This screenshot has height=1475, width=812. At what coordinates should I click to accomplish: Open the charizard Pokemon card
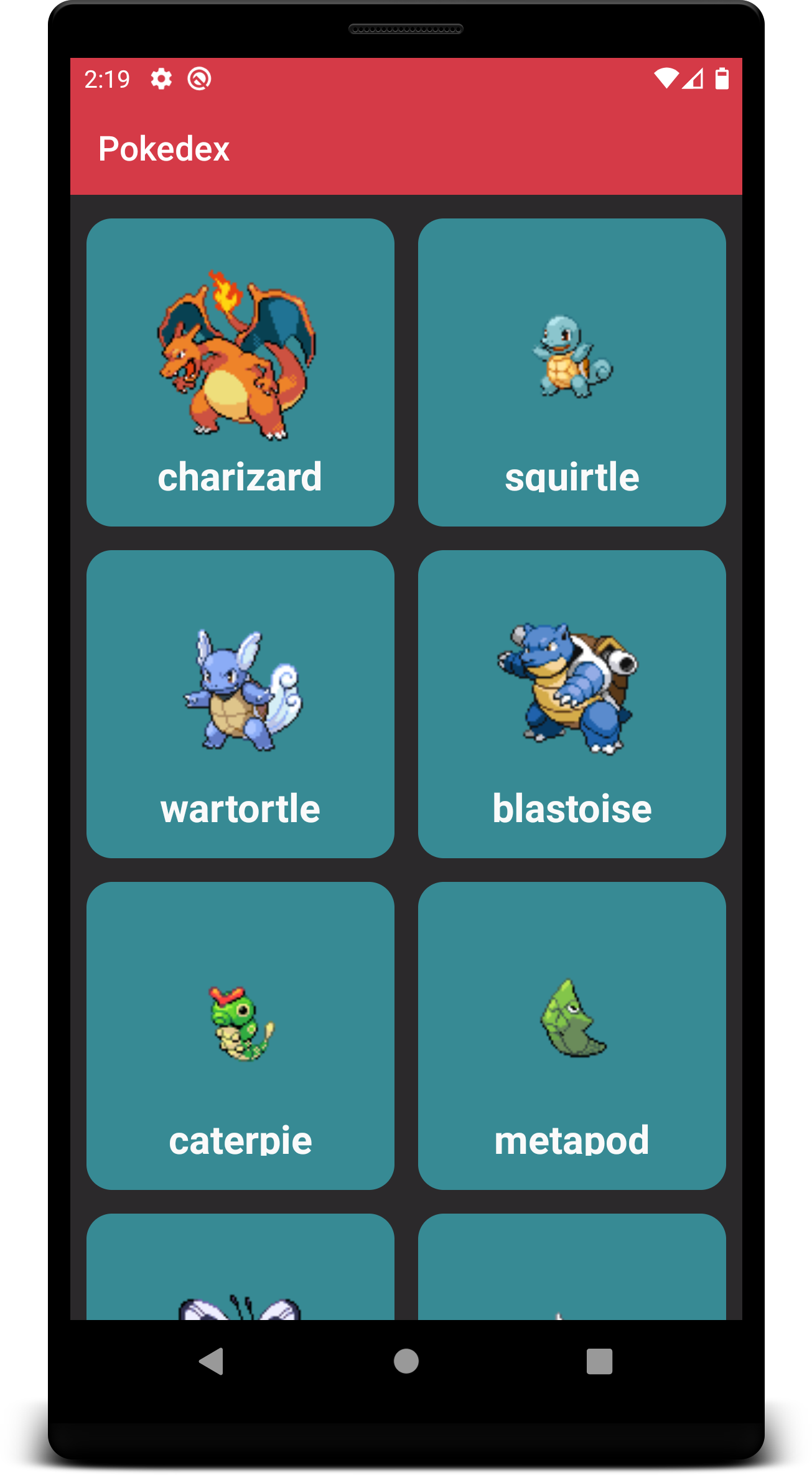click(x=241, y=372)
